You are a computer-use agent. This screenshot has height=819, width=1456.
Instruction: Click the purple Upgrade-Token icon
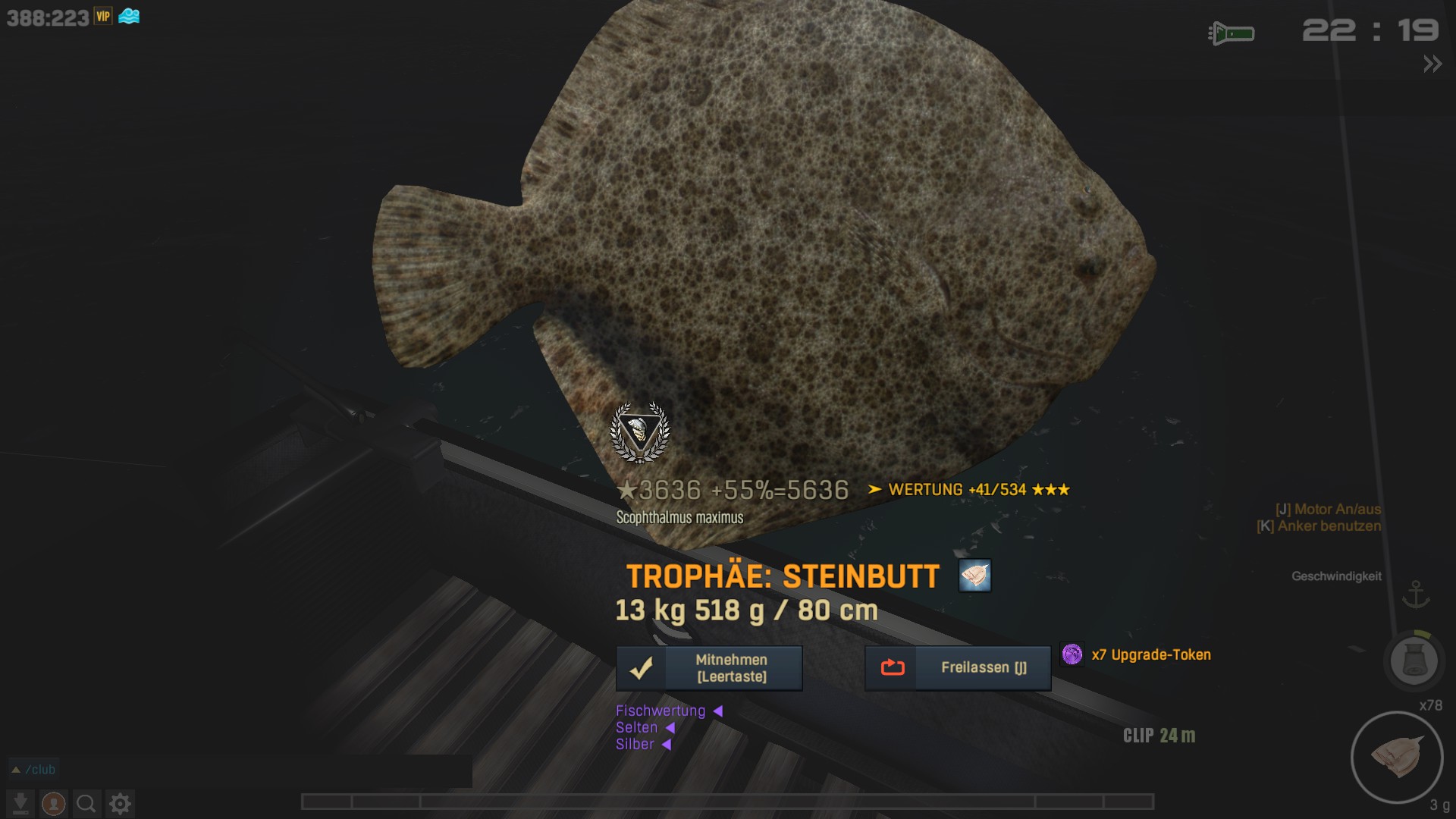[x=1072, y=654]
